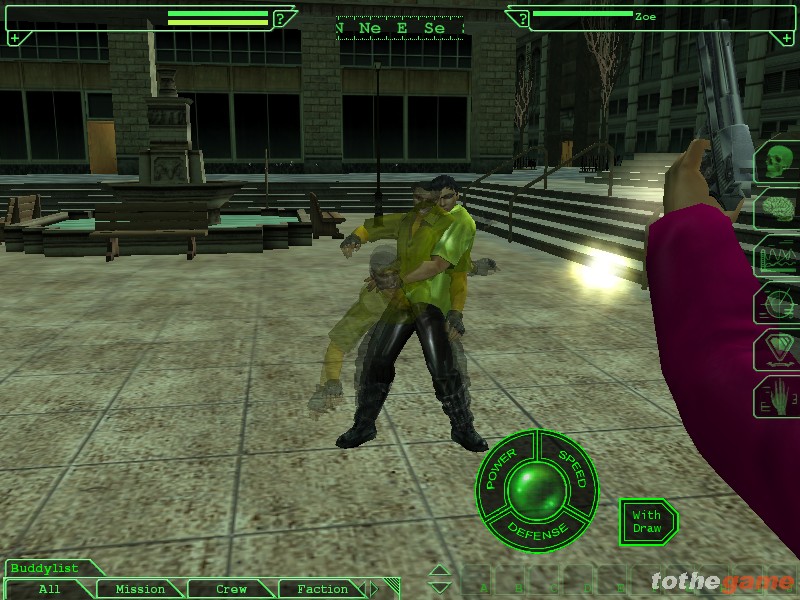This screenshot has height=600, width=800.
Task: Click the question mark beside Zoe's bar
Action: [522, 18]
